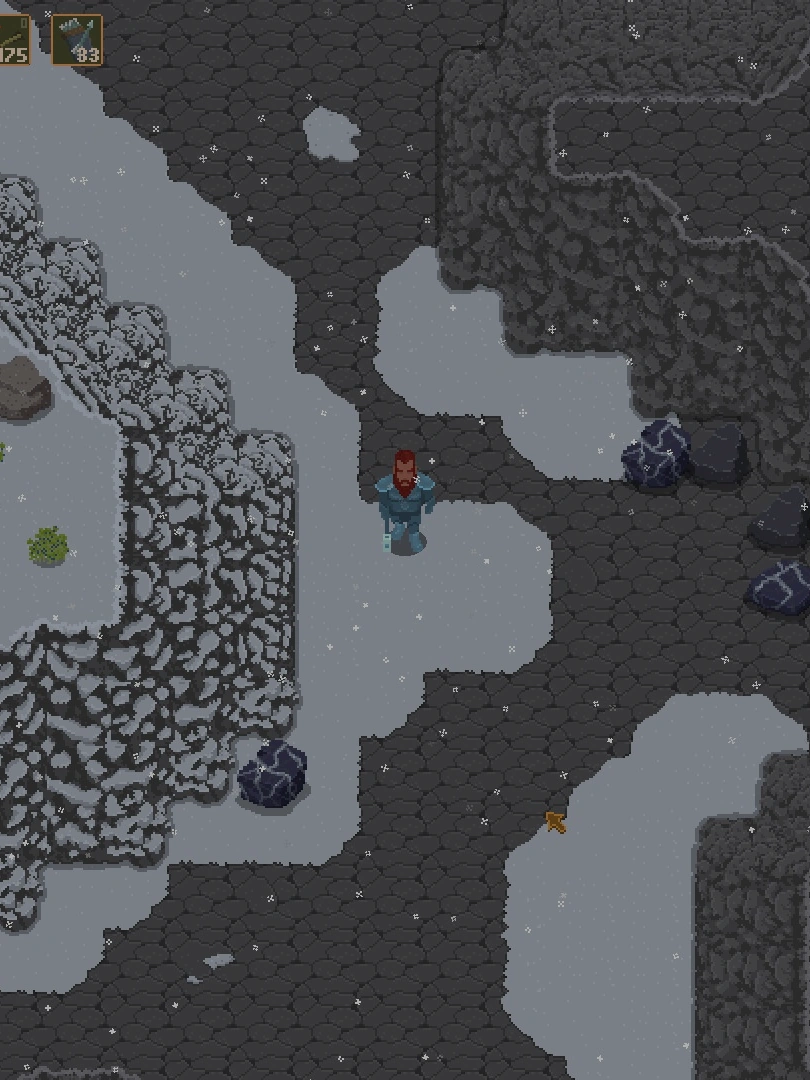Select the weapon slot showing 175
810x1080 pixels.
pos(14,40)
